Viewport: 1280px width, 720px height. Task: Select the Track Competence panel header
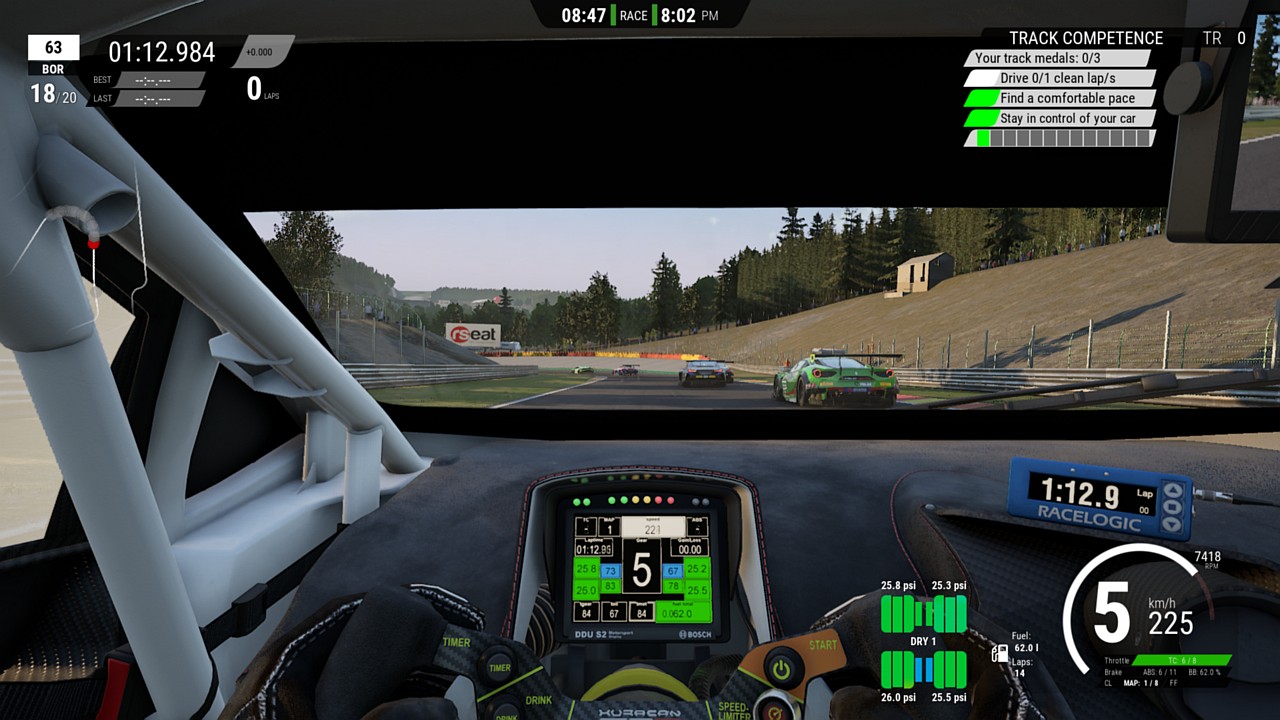(x=1086, y=38)
